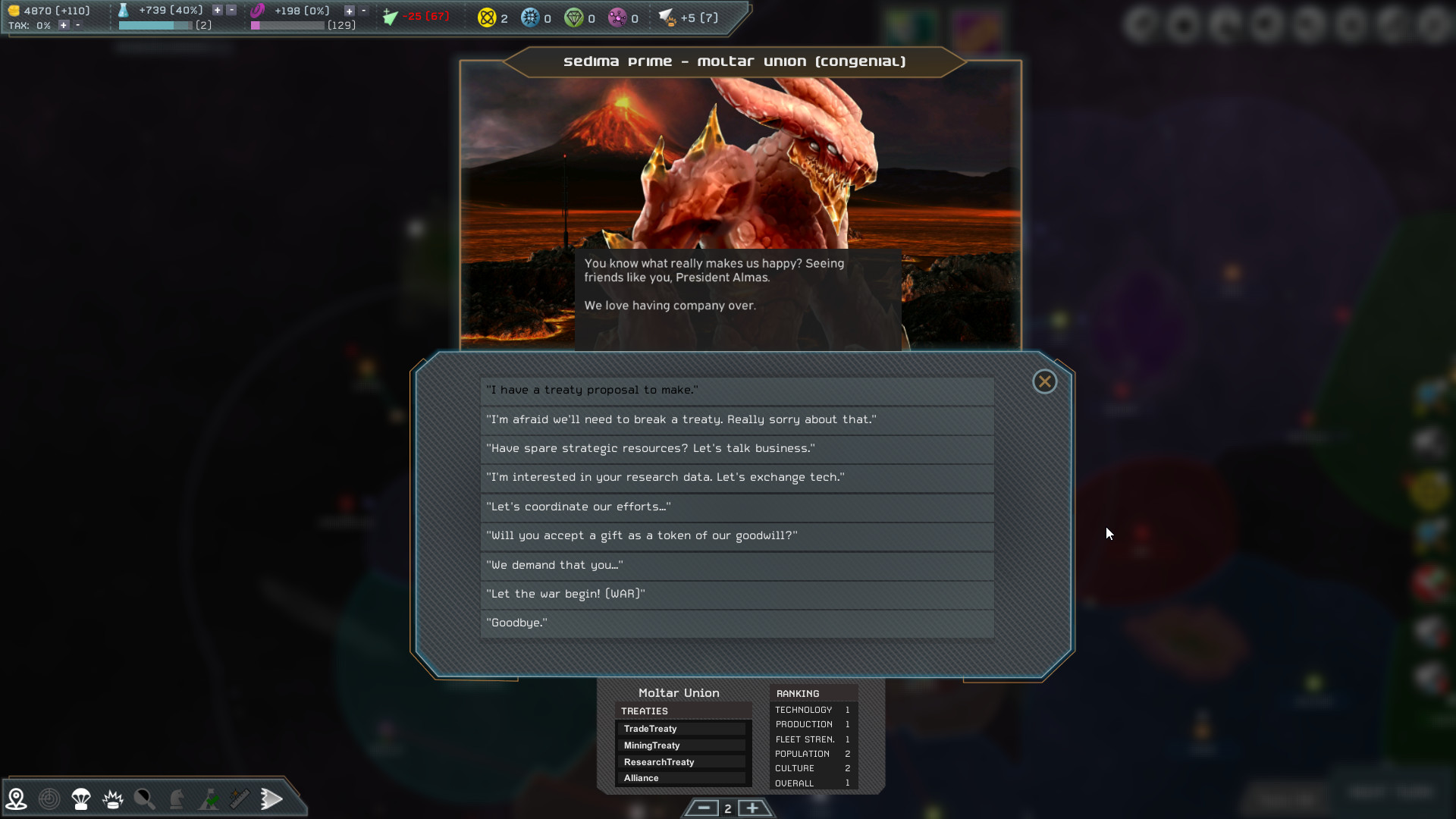
Task: Decrease the tax rate with the minus button
Action: [77, 25]
